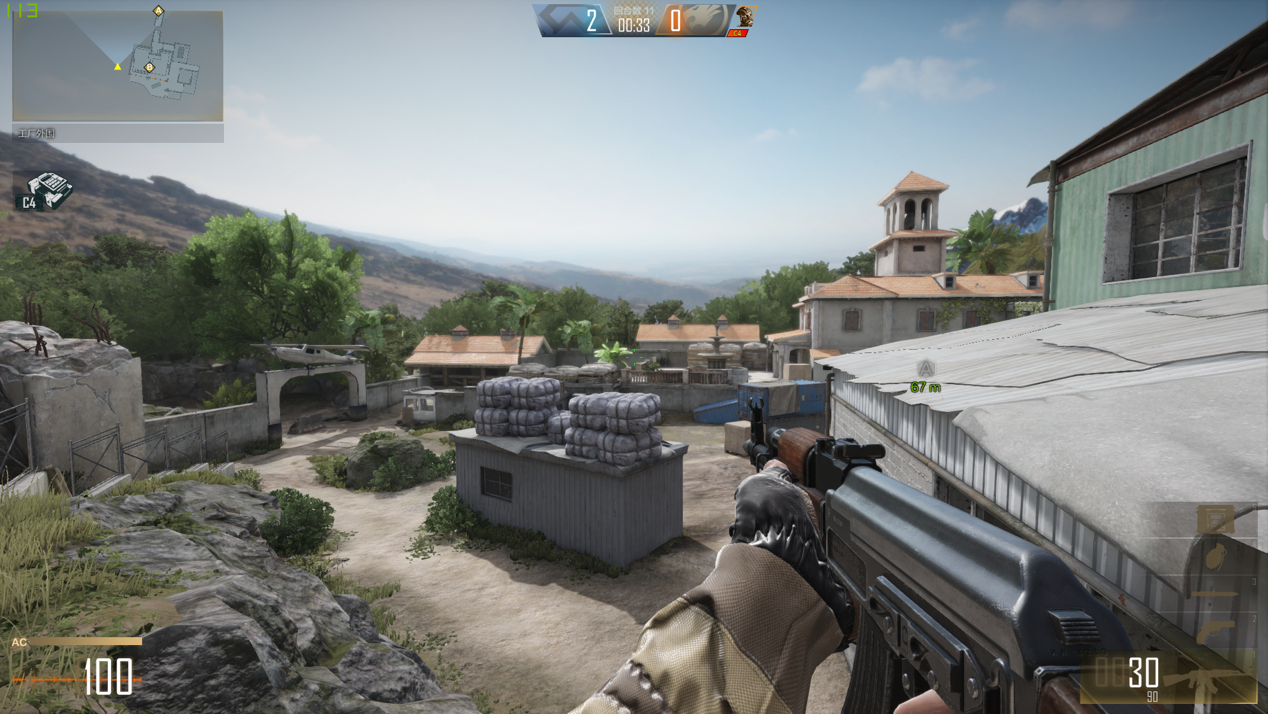Click the C4 carrier status icon
Viewport: 1268px width, 714px height.
click(46, 190)
